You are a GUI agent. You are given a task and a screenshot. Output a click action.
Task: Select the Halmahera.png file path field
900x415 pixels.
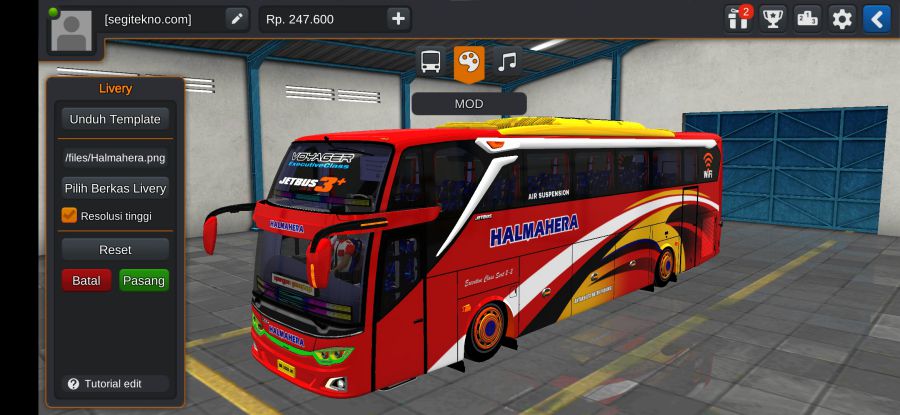tap(115, 157)
